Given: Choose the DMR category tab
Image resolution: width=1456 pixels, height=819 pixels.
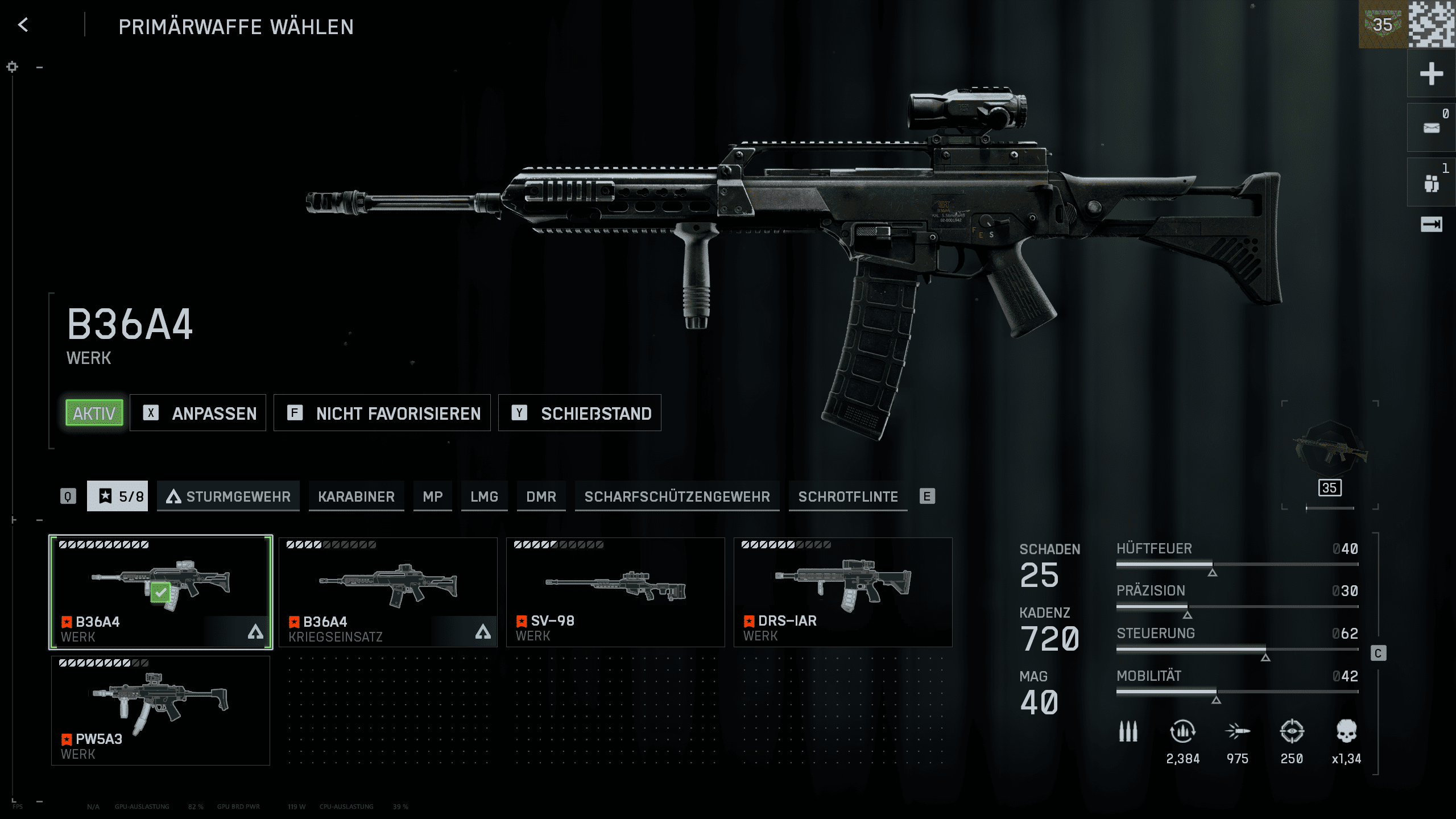Looking at the screenshot, I should point(541,497).
